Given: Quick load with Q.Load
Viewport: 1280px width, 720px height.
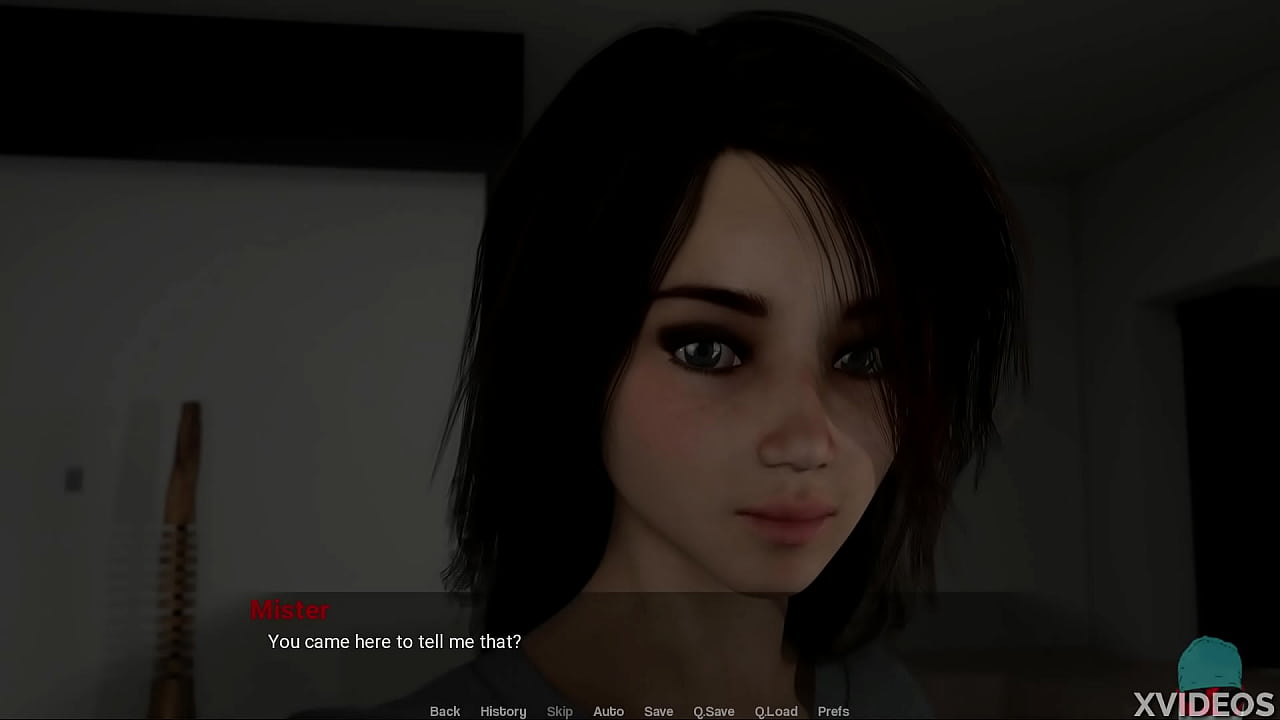Looking at the screenshot, I should pos(776,711).
